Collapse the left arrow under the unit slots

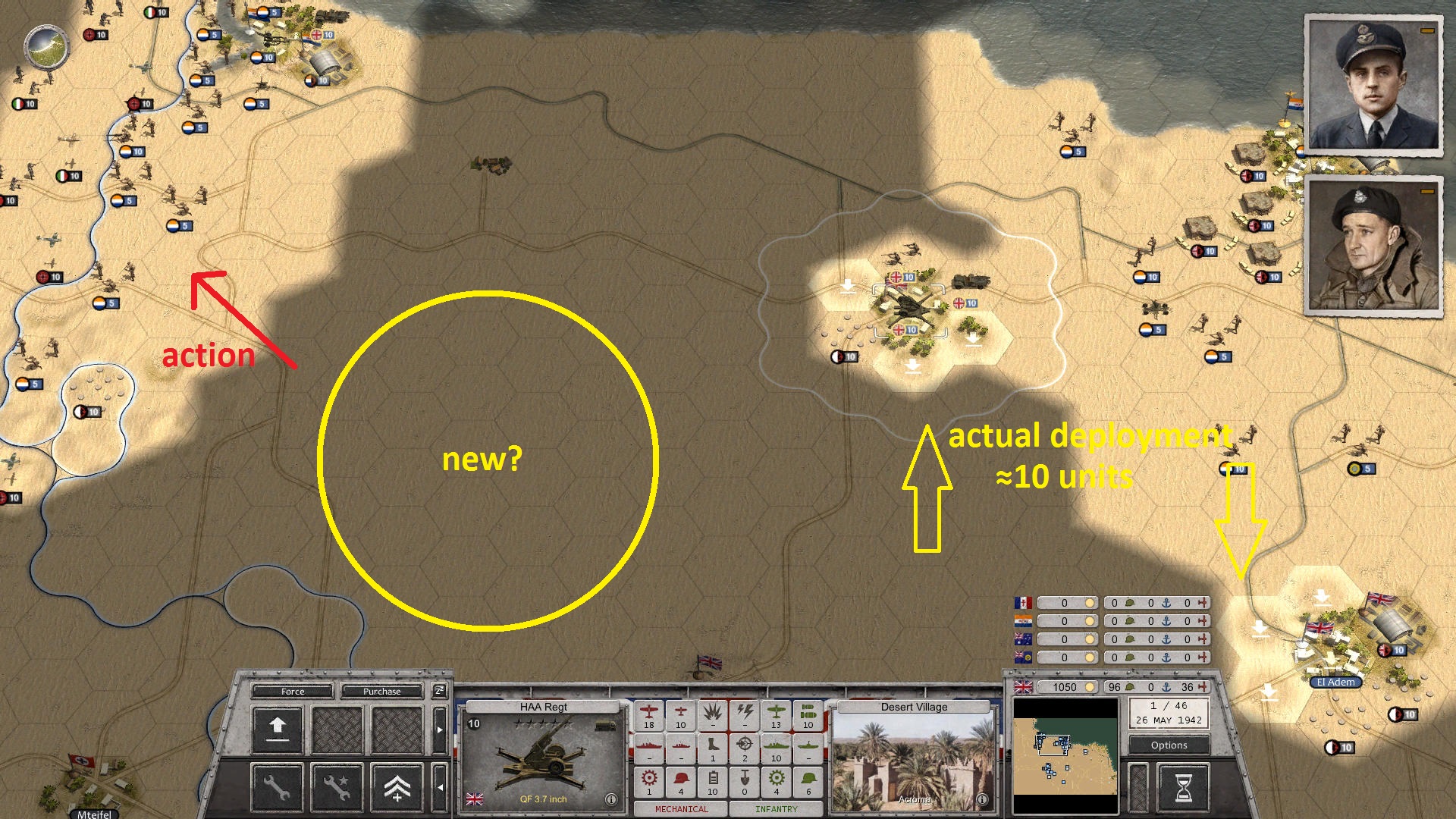441,787
